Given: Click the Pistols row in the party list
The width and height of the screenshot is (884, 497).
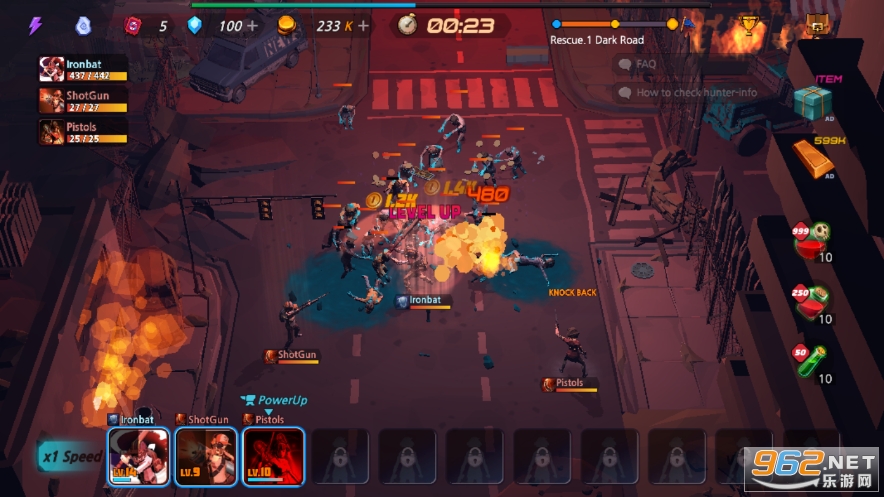Looking at the screenshot, I should tap(83, 132).
